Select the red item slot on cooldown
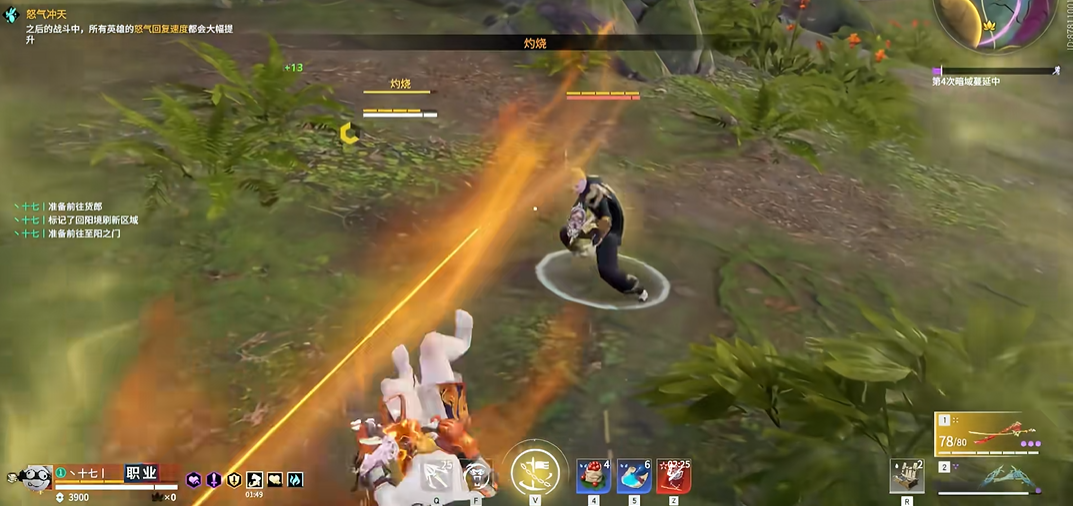 coord(674,476)
